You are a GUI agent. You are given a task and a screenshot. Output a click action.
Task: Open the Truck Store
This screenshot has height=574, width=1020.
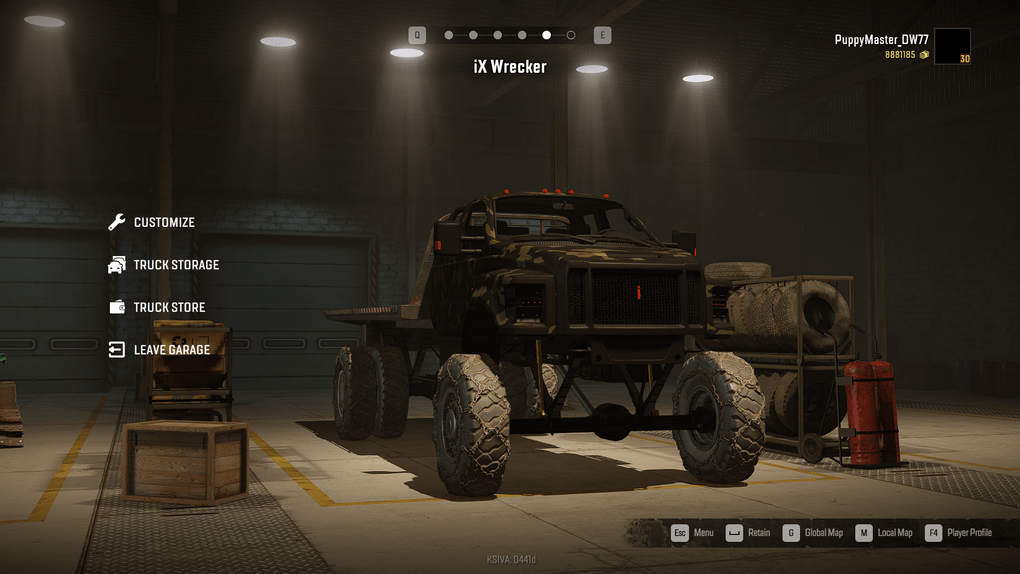(168, 308)
